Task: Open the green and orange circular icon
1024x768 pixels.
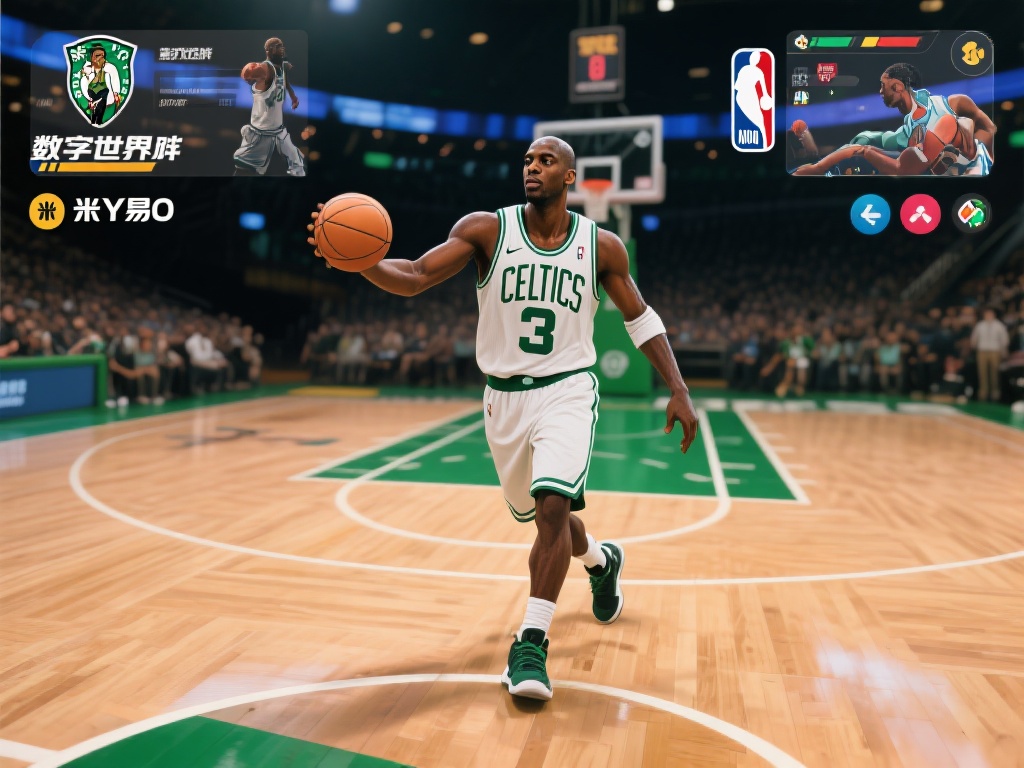Action: (x=971, y=214)
